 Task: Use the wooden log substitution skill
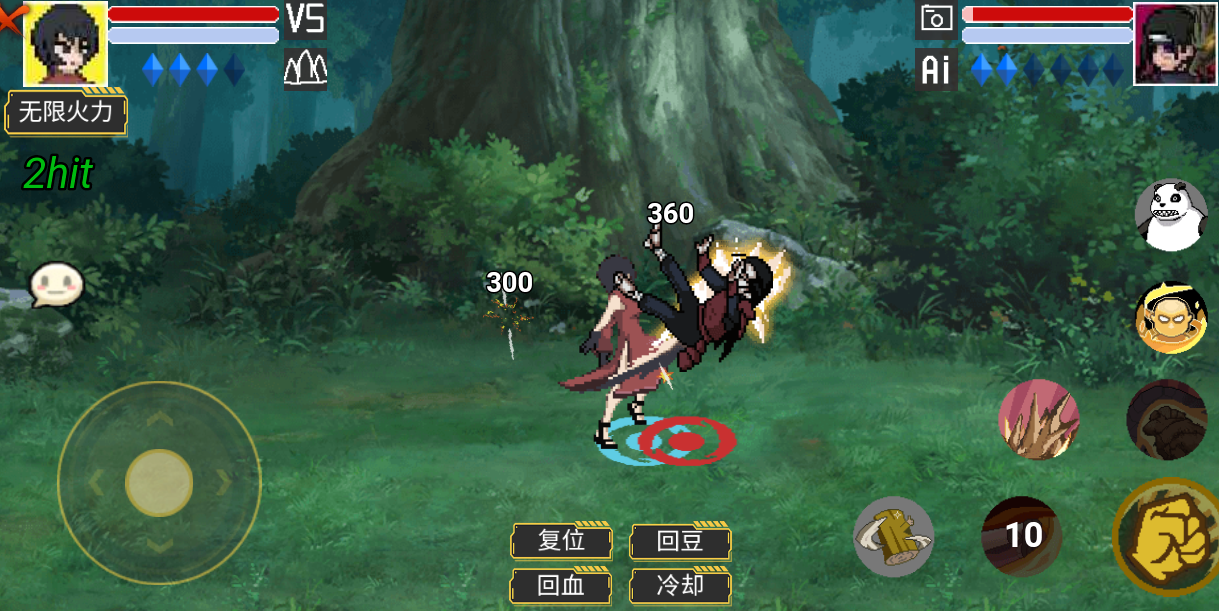pyautogui.click(x=893, y=537)
